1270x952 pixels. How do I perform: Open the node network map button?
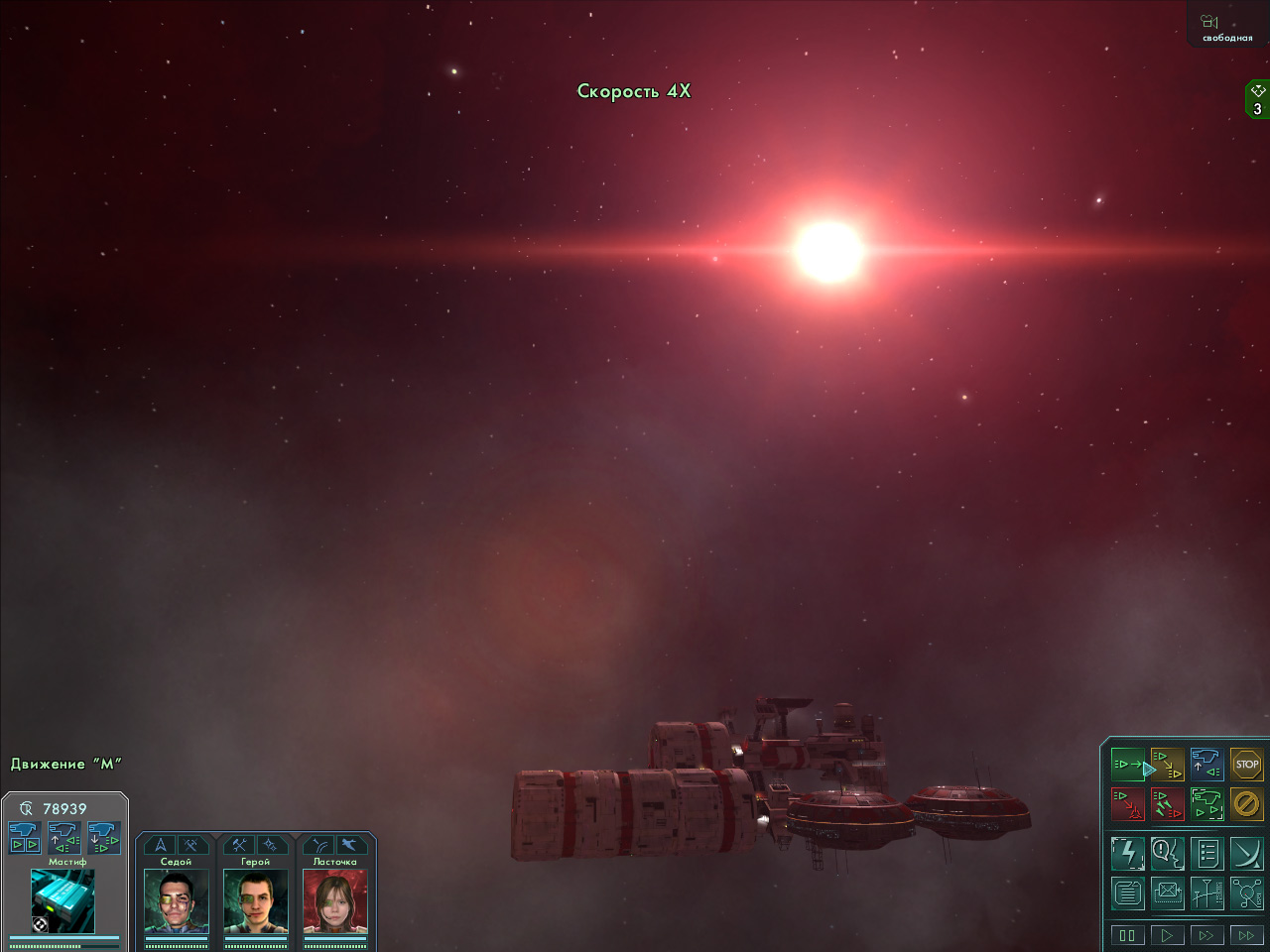[1246, 892]
